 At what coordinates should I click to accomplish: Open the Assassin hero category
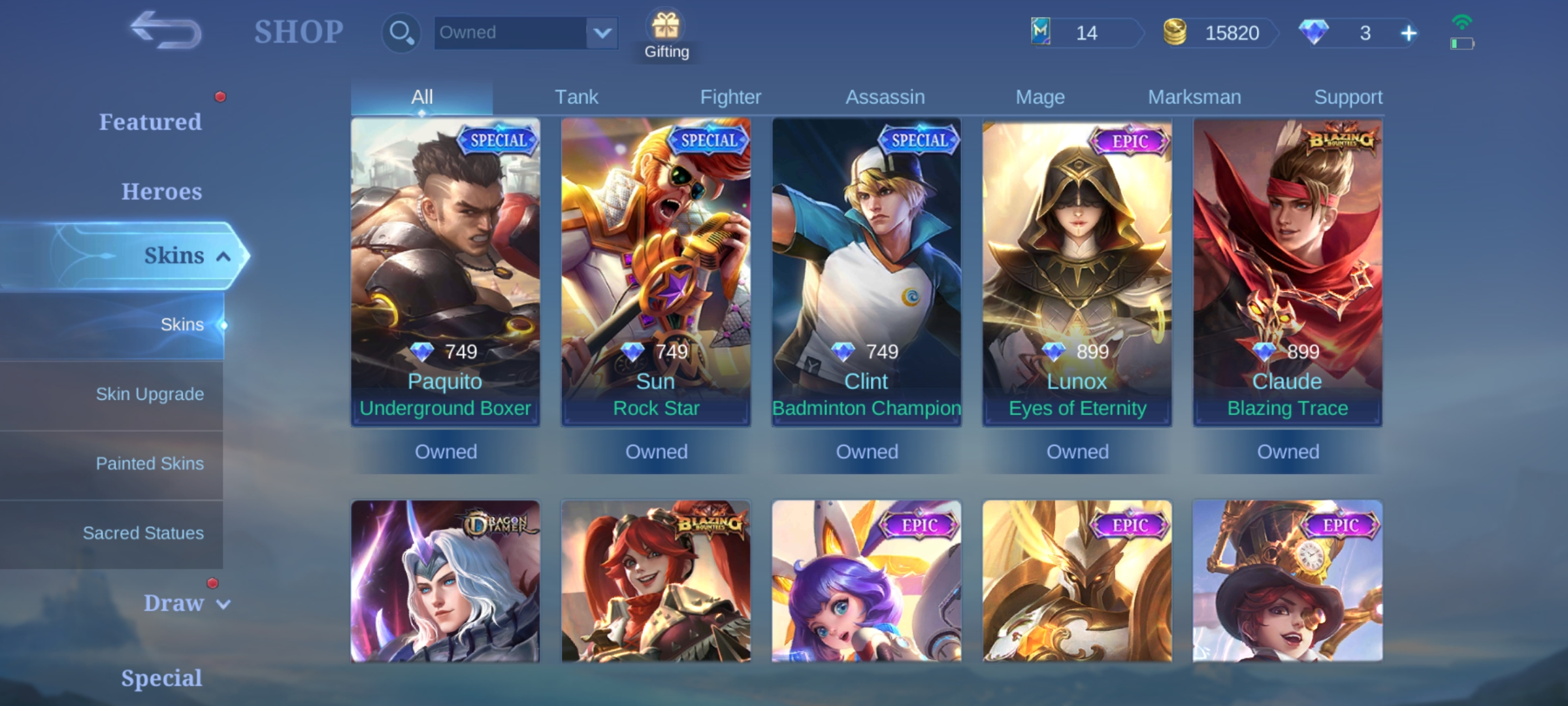pyautogui.click(x=885, y=96)
